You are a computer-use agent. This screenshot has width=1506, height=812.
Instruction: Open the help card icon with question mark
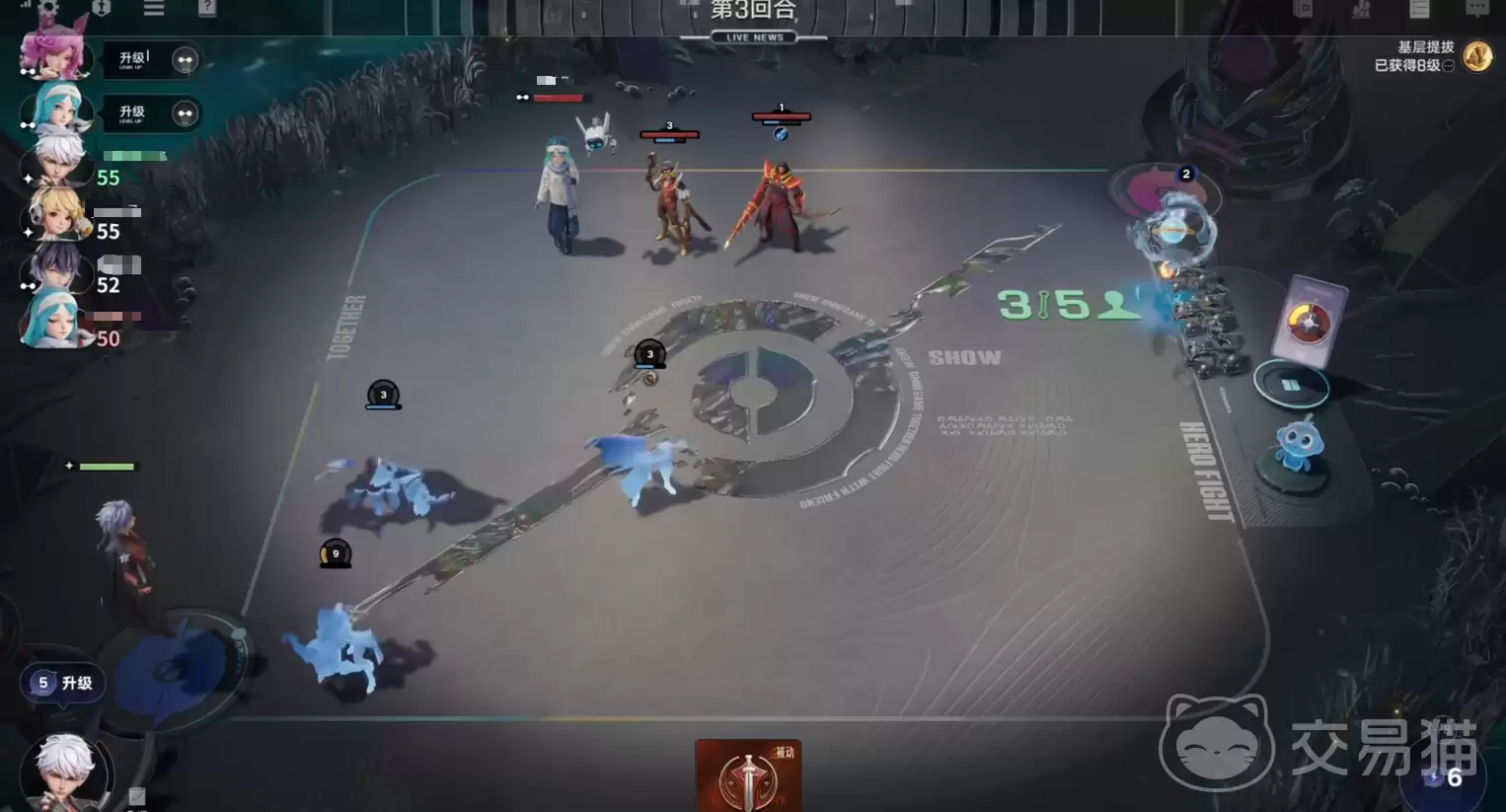(207, 10)
